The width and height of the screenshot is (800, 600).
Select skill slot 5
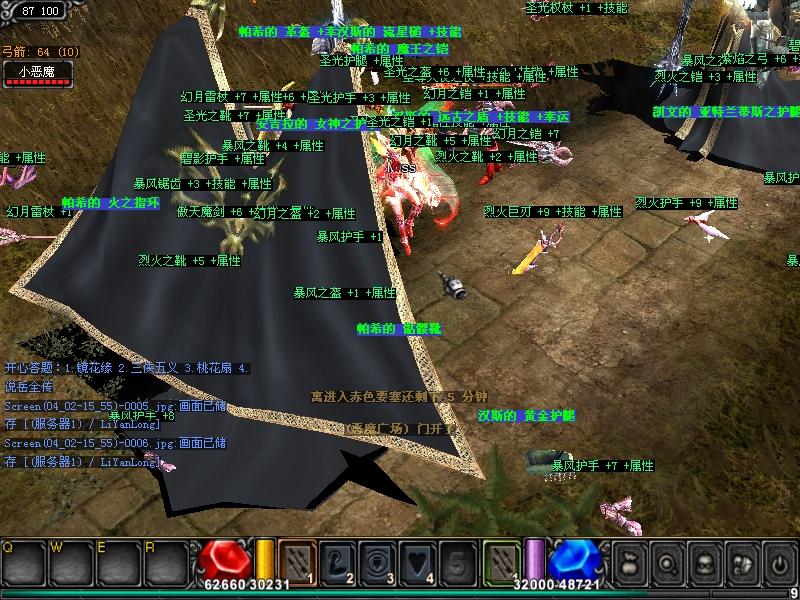457,561
